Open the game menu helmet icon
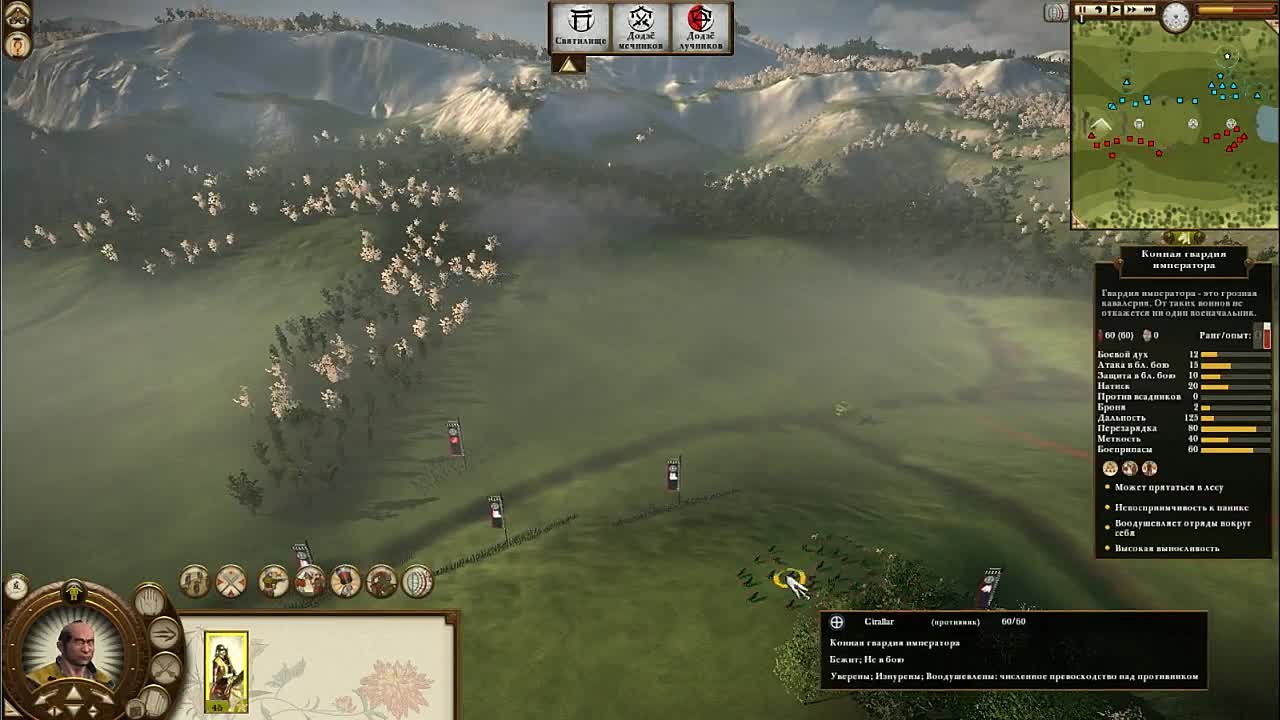The width and height of the screenshot is (1280, 720). click(x=17, y=15)
